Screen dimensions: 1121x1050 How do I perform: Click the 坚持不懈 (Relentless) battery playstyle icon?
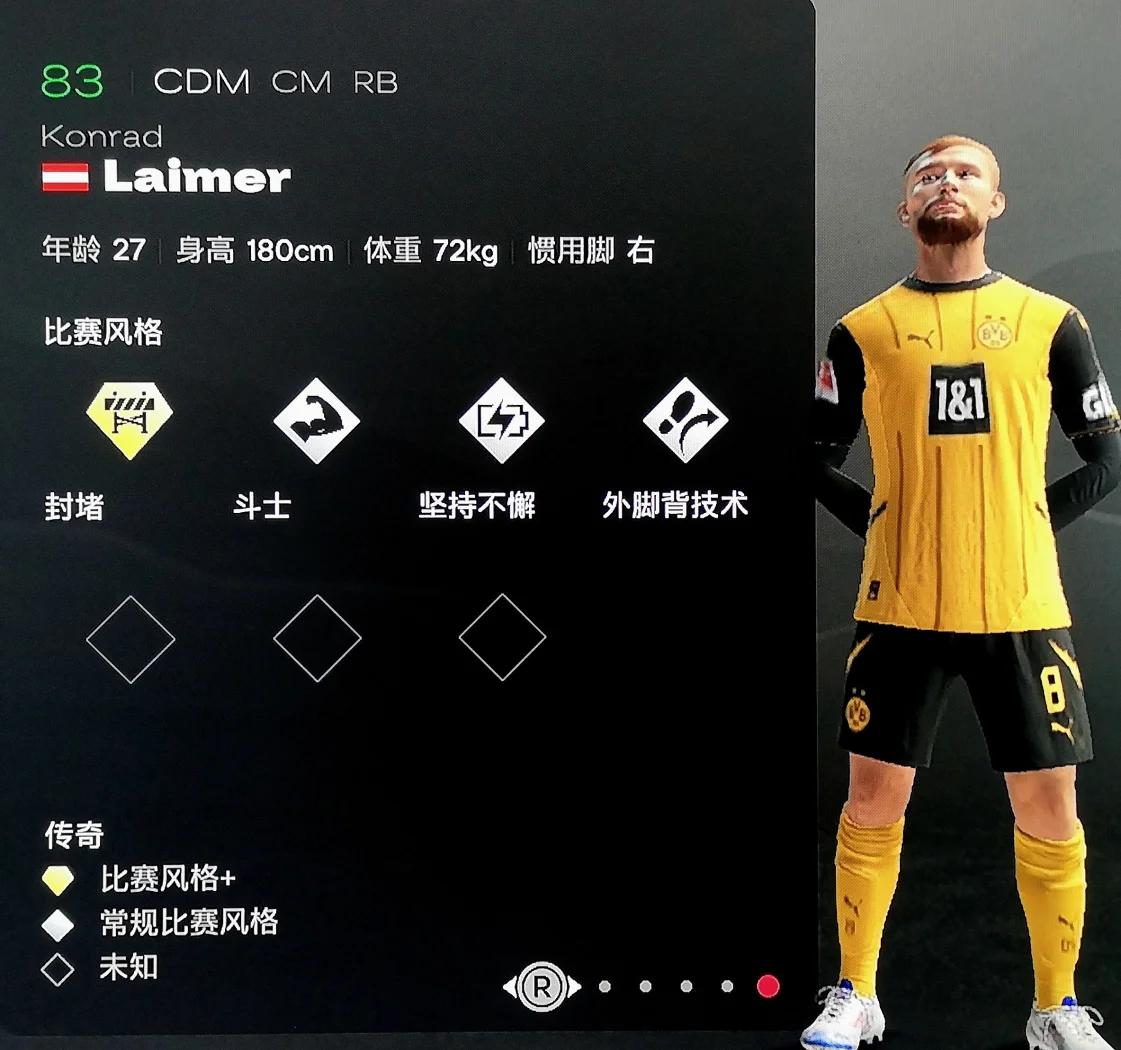(x=501, y=420)
